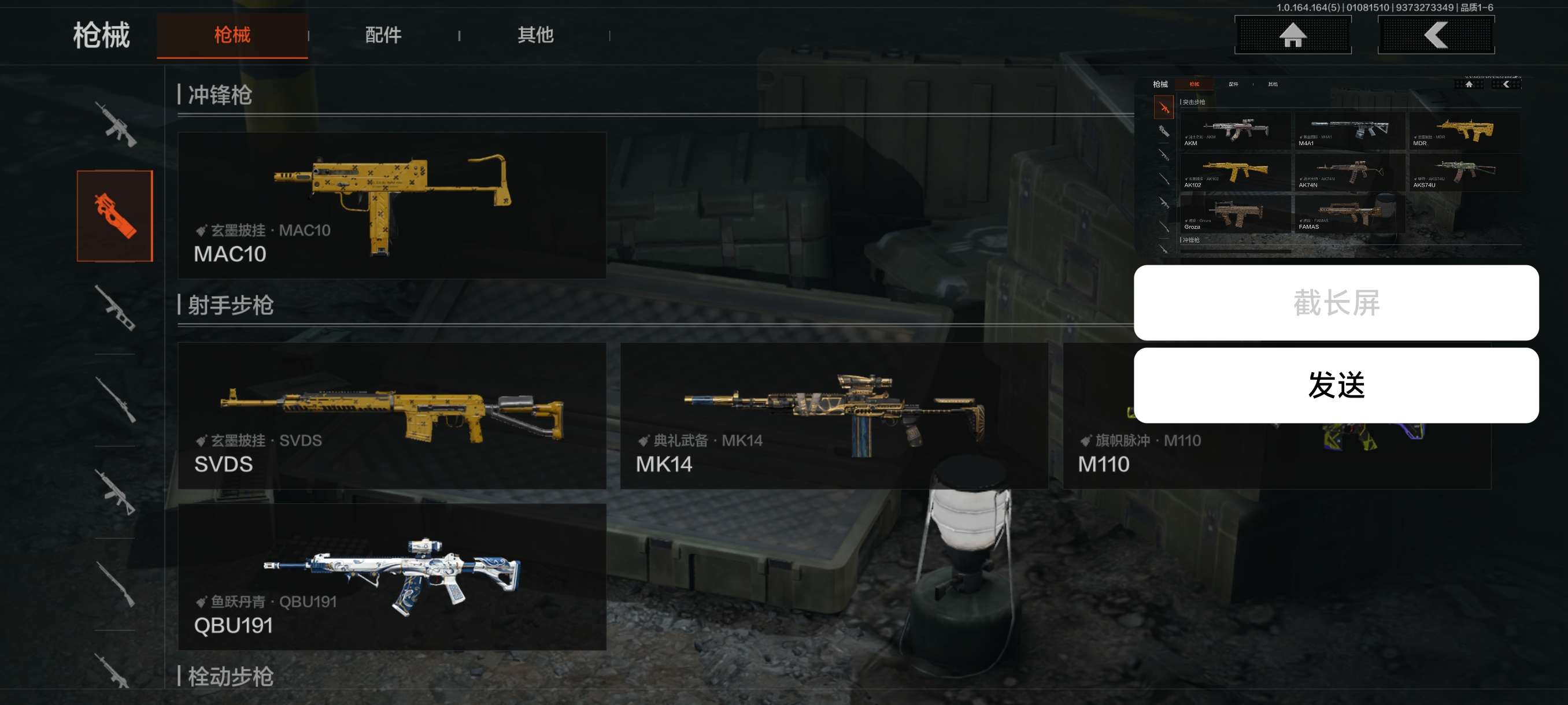Switch to the 配件 tab
Viewport: 1568px width, 705px height.
(x=383, y=35)
